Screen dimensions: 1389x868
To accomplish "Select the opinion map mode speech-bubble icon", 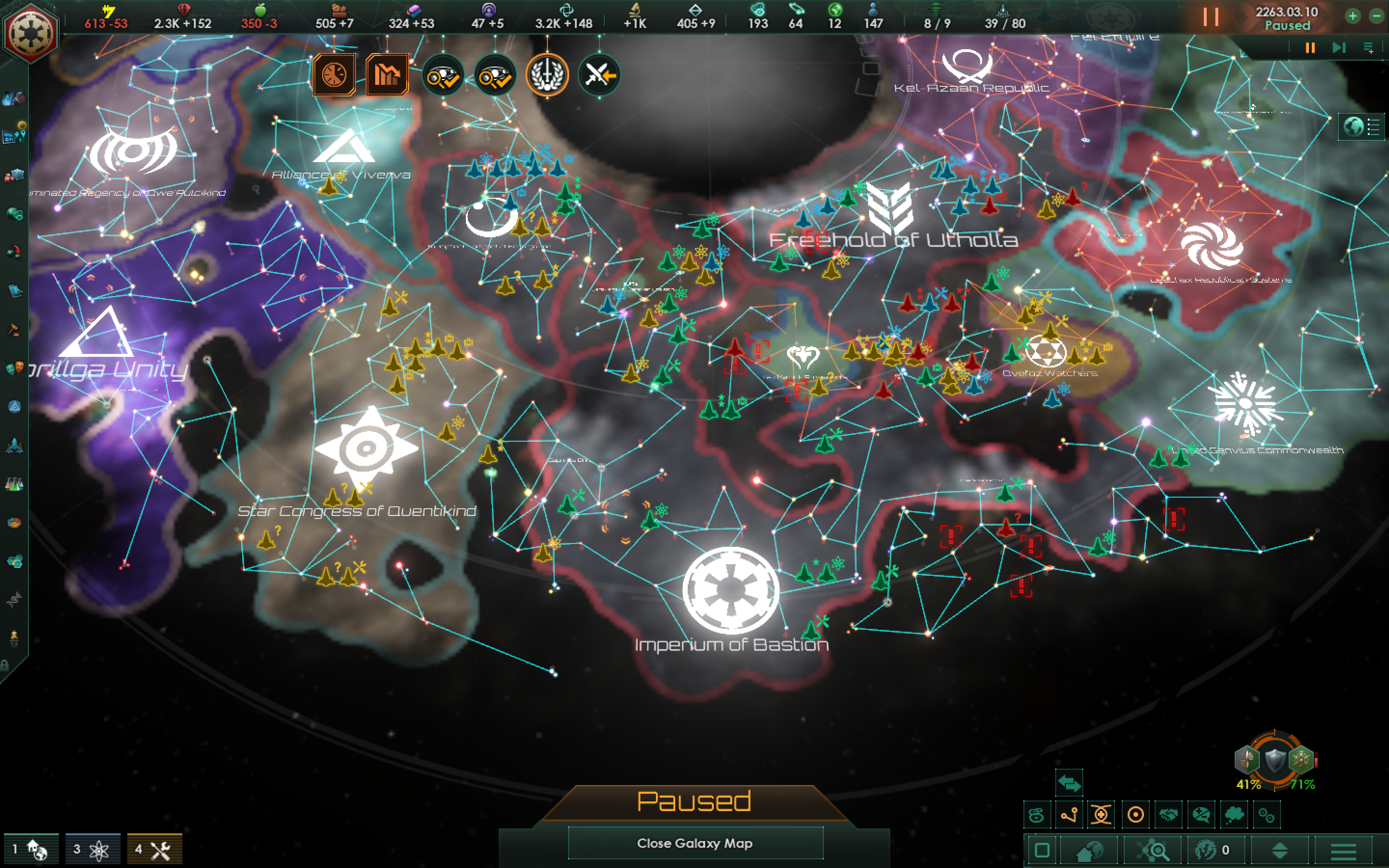I will coord(1201,814).
